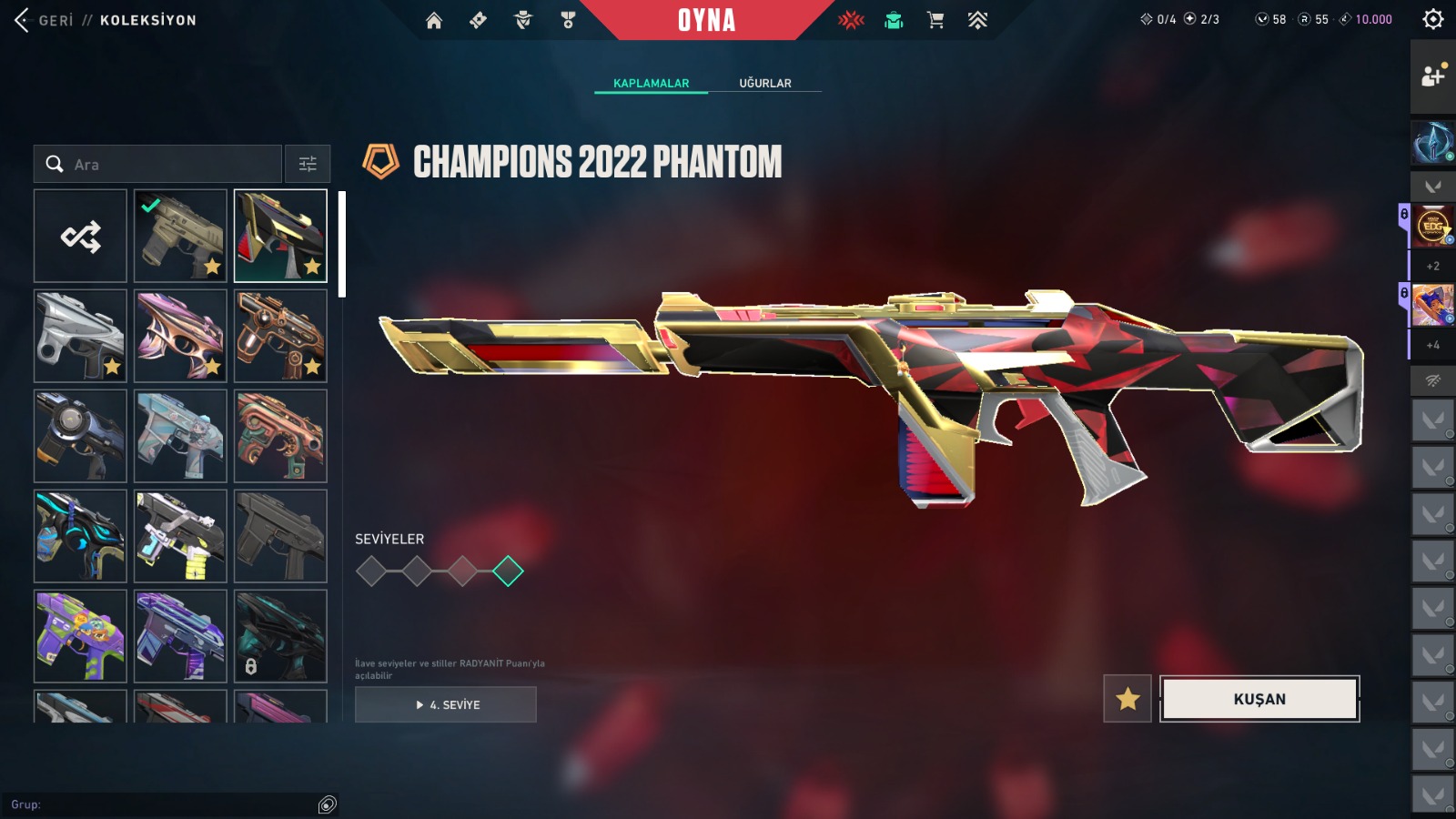This screenshot has height=819, width=1456.
Task: Equip the skin with Kuşan
Action: [x=1259, y=699]
